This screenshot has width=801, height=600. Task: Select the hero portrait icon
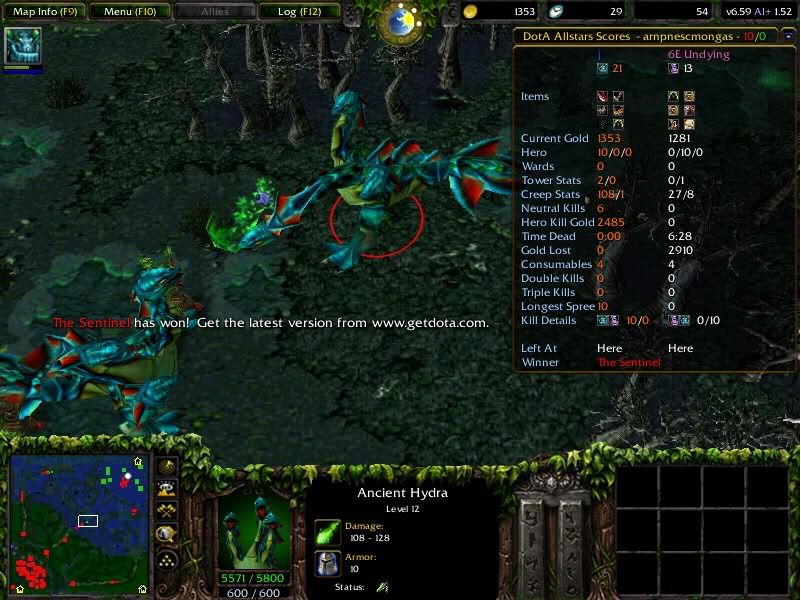click(x=22, y=46)
